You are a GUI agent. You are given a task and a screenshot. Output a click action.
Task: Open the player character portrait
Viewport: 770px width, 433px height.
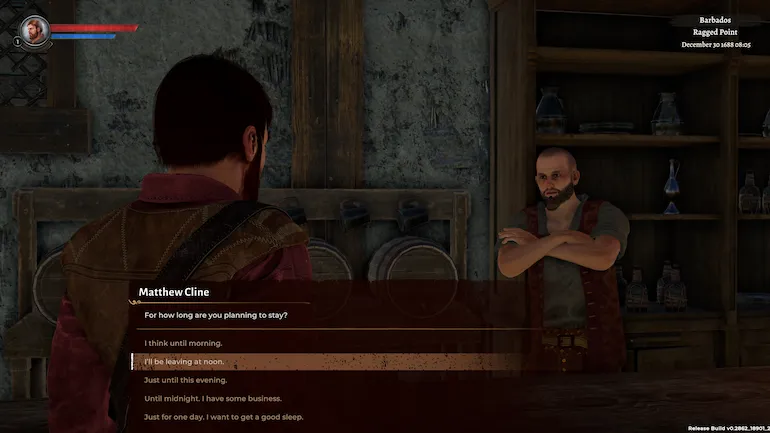[35, 29]
